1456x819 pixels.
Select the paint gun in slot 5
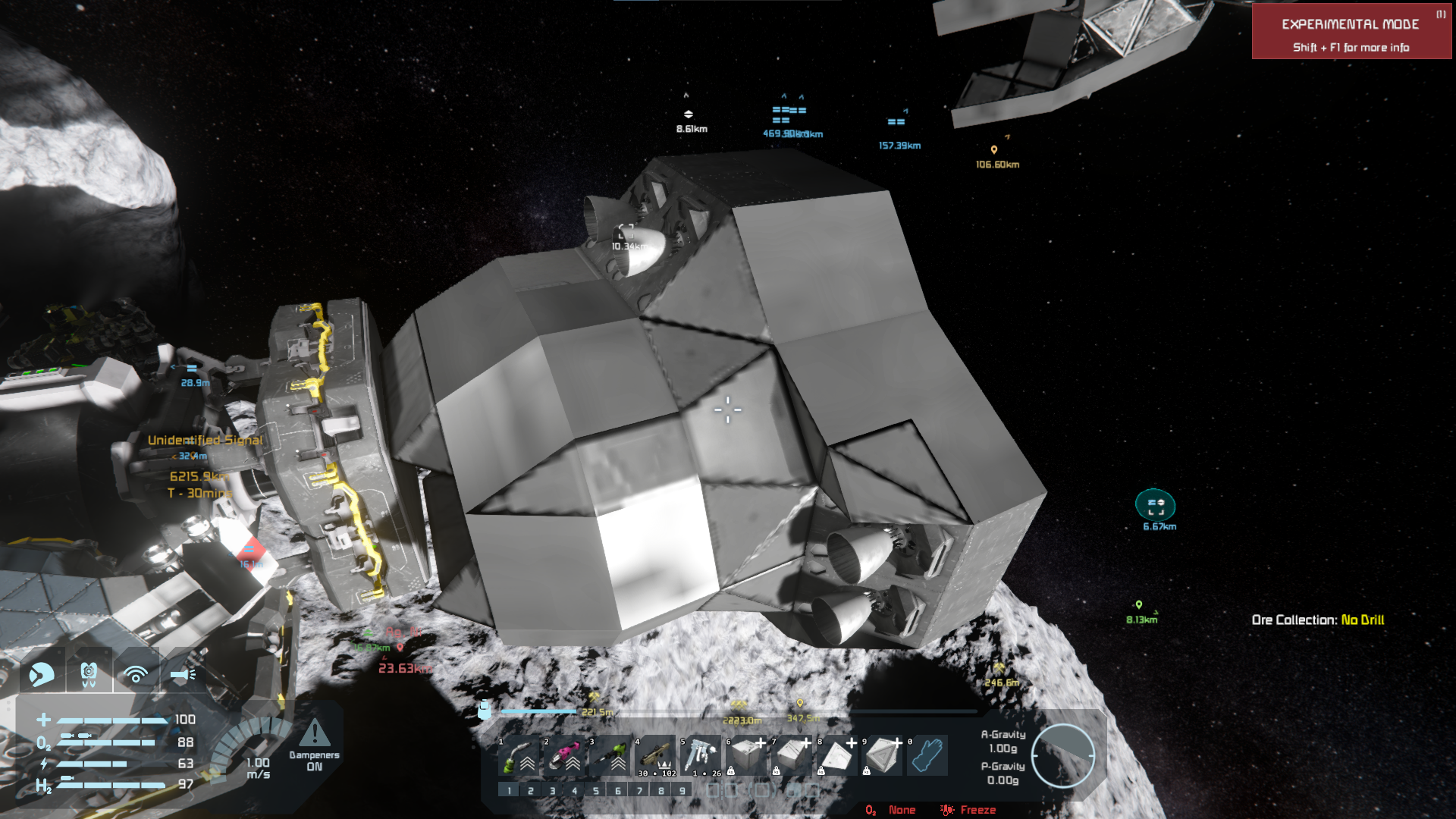tap(700, 755)
